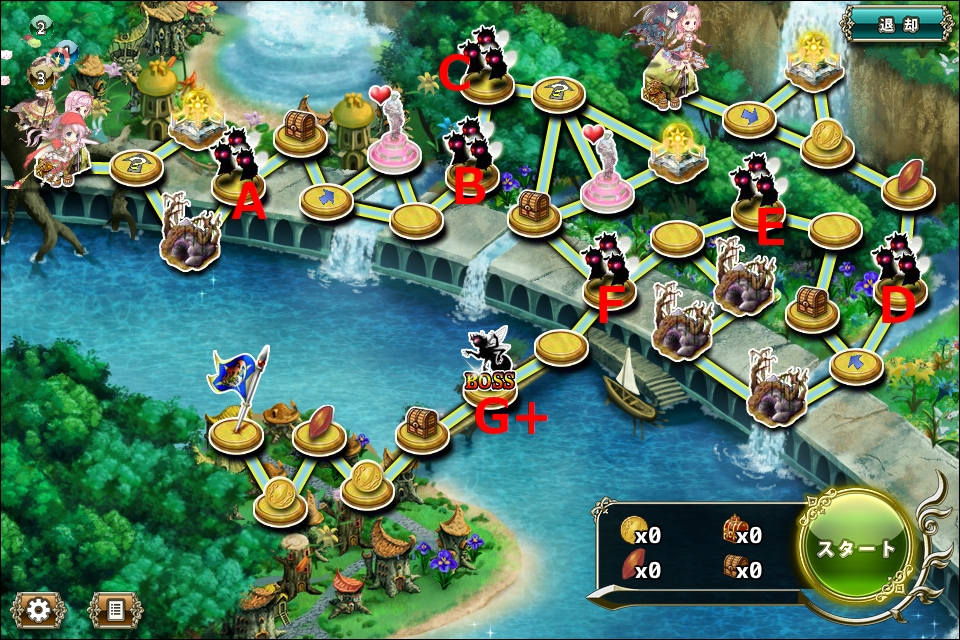
Task: Click the 退却 retreat button
Action: [x=896, y=21]
